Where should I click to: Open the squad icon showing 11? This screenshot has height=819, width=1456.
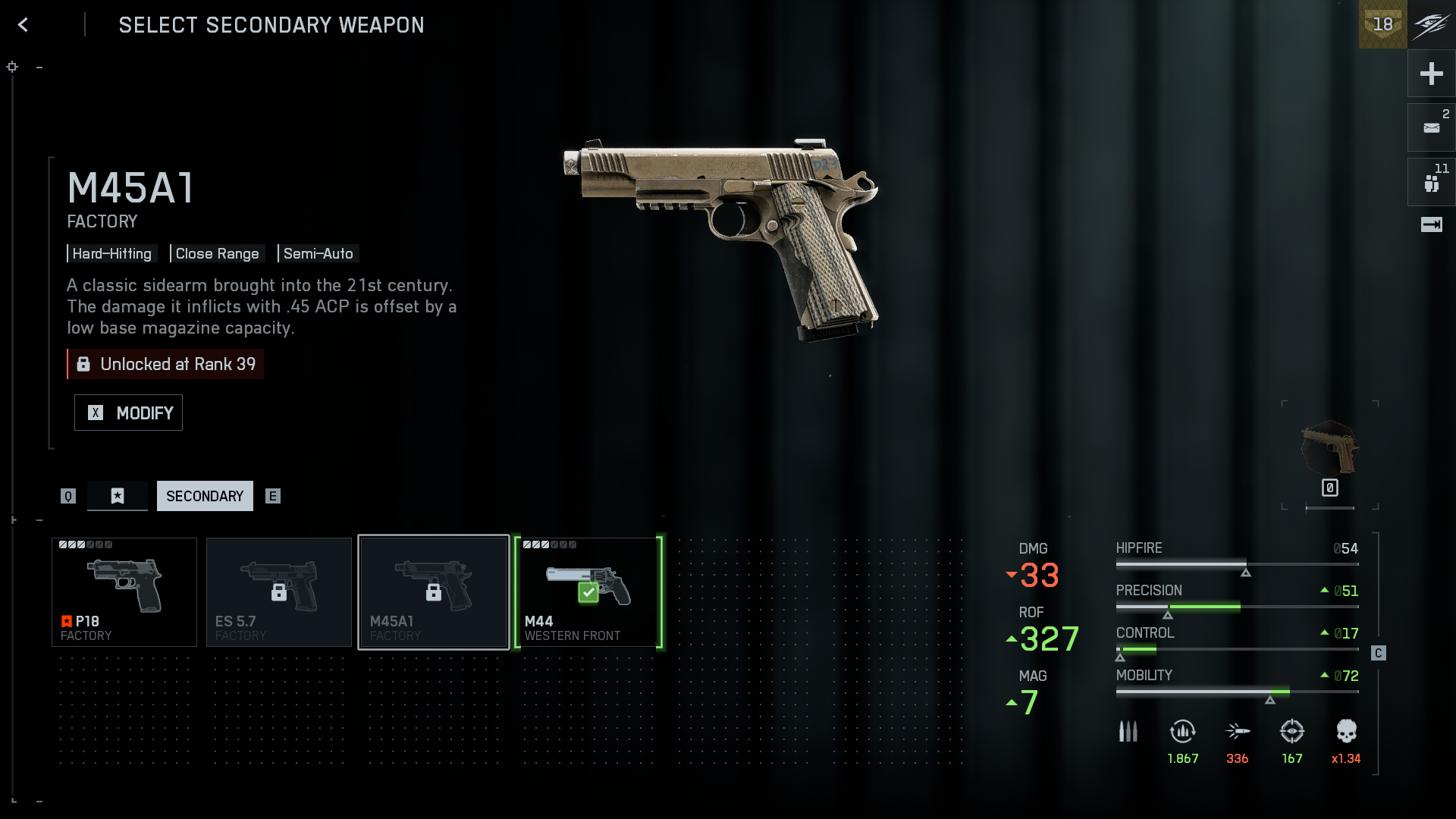pos(1431,183)
